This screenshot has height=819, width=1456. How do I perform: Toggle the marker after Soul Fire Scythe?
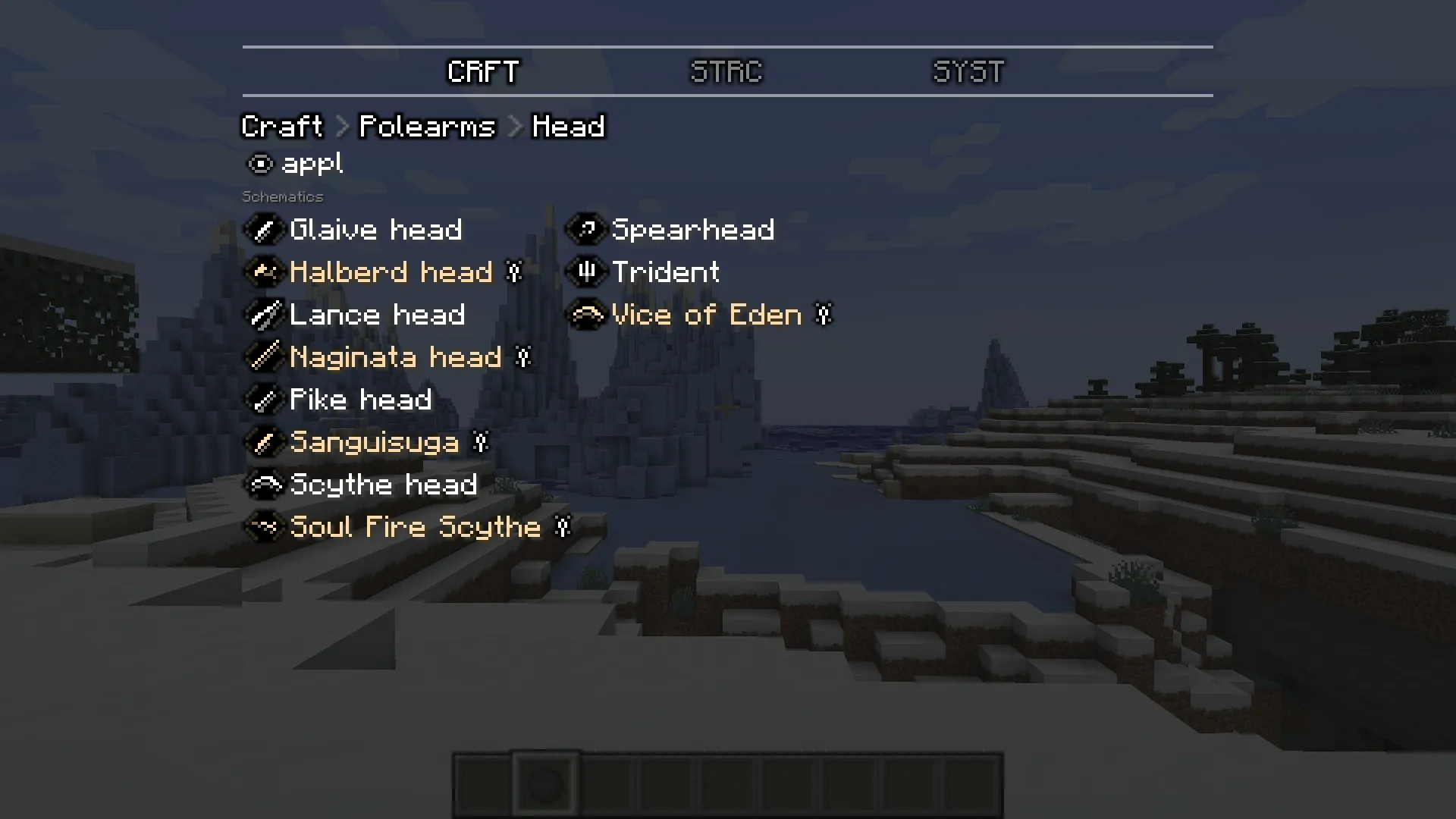(x=562, y=527)
